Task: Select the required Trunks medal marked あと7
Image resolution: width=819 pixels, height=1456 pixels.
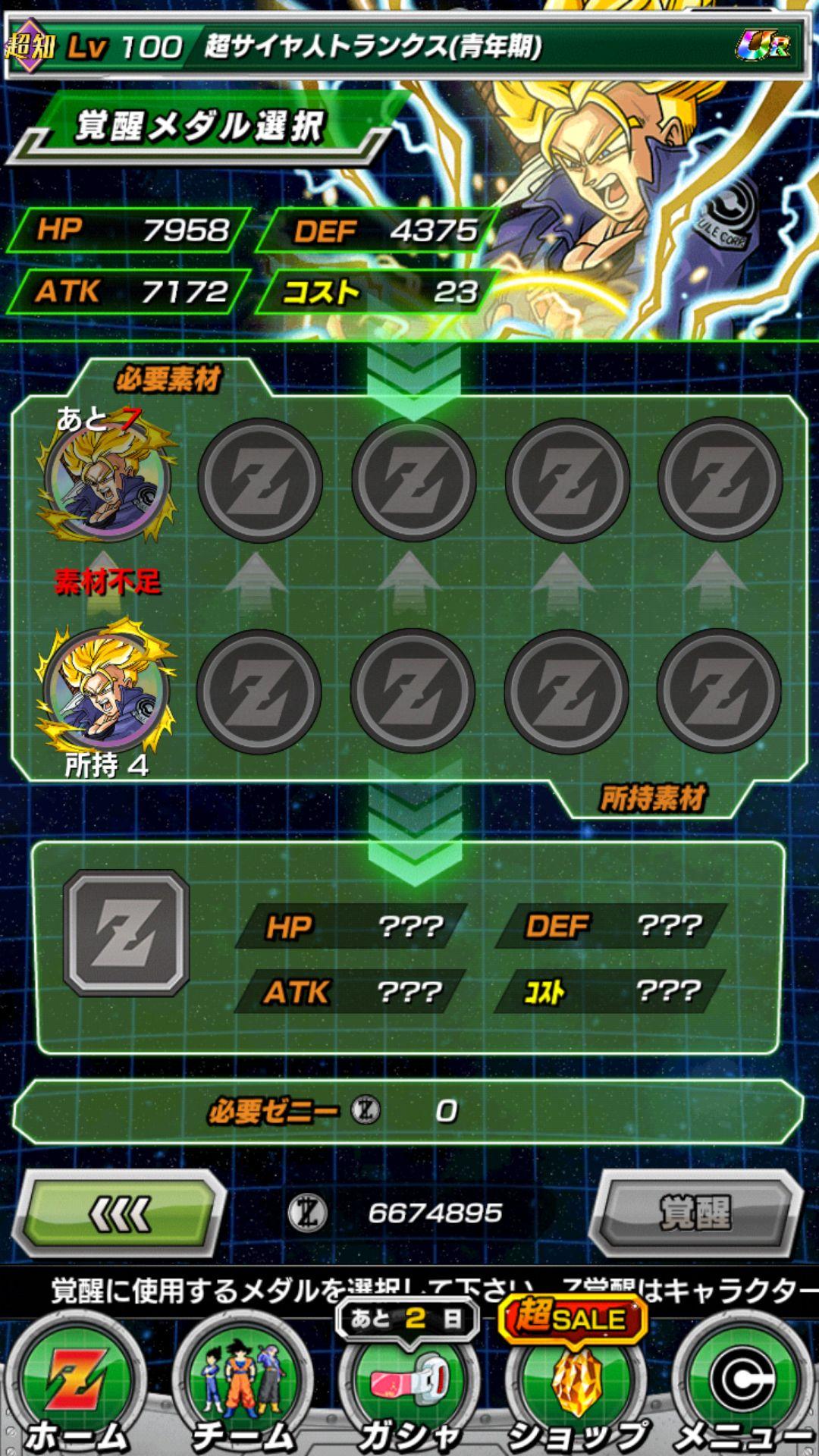Action: [x=108, y=479]
